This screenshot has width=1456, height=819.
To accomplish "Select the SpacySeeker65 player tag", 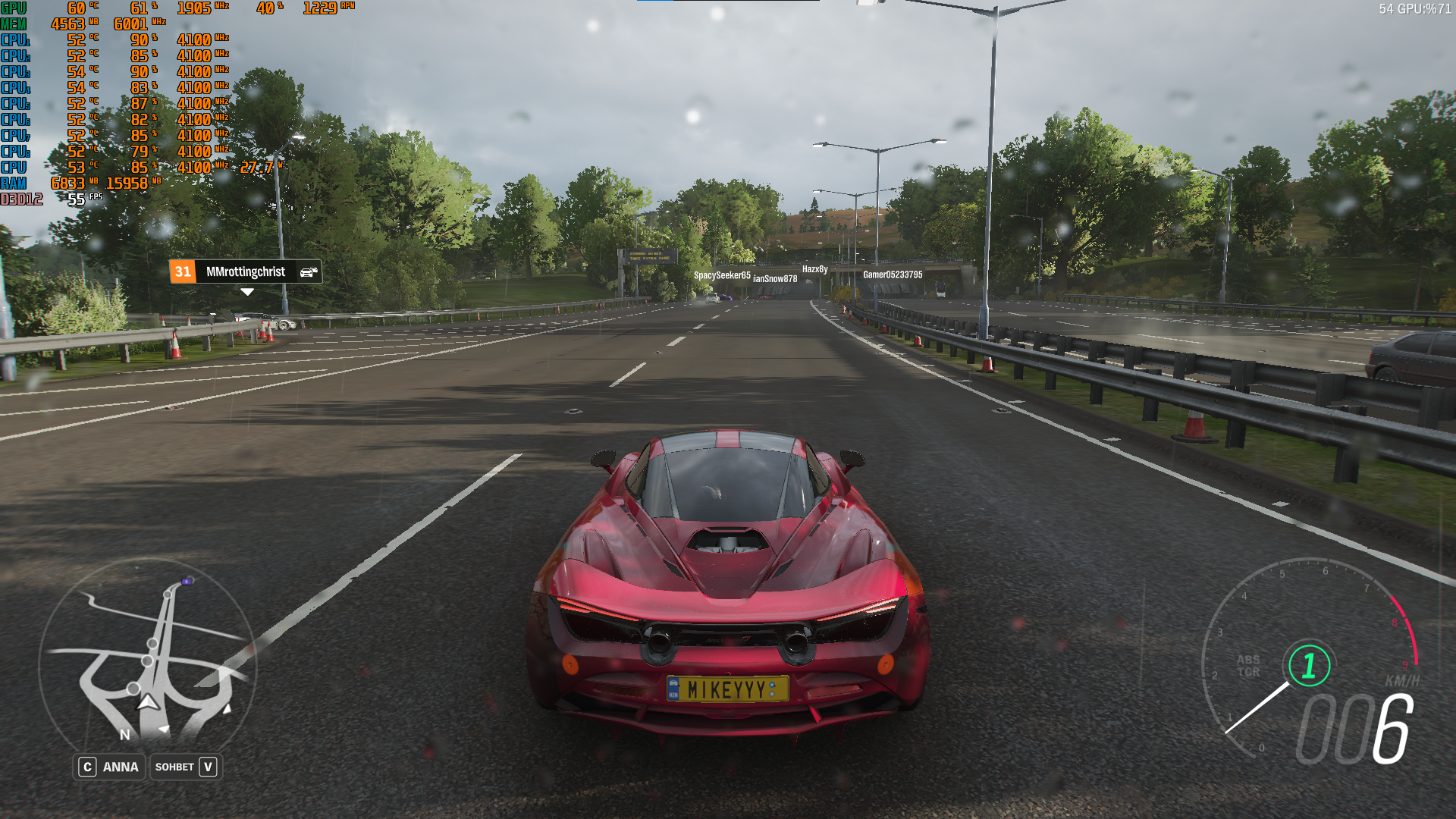I will [722, 275].
